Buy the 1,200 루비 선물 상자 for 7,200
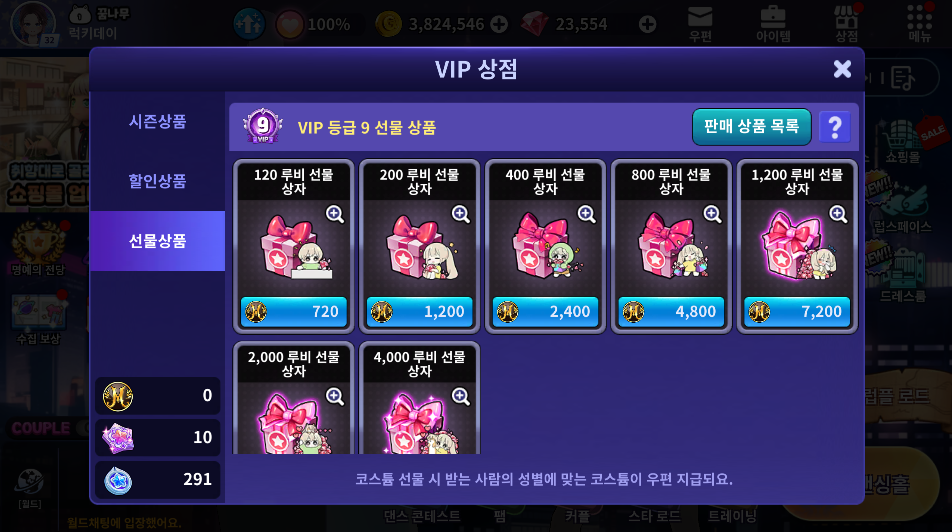Viewport: 952px width, 532px height. (x=798, y=311)
